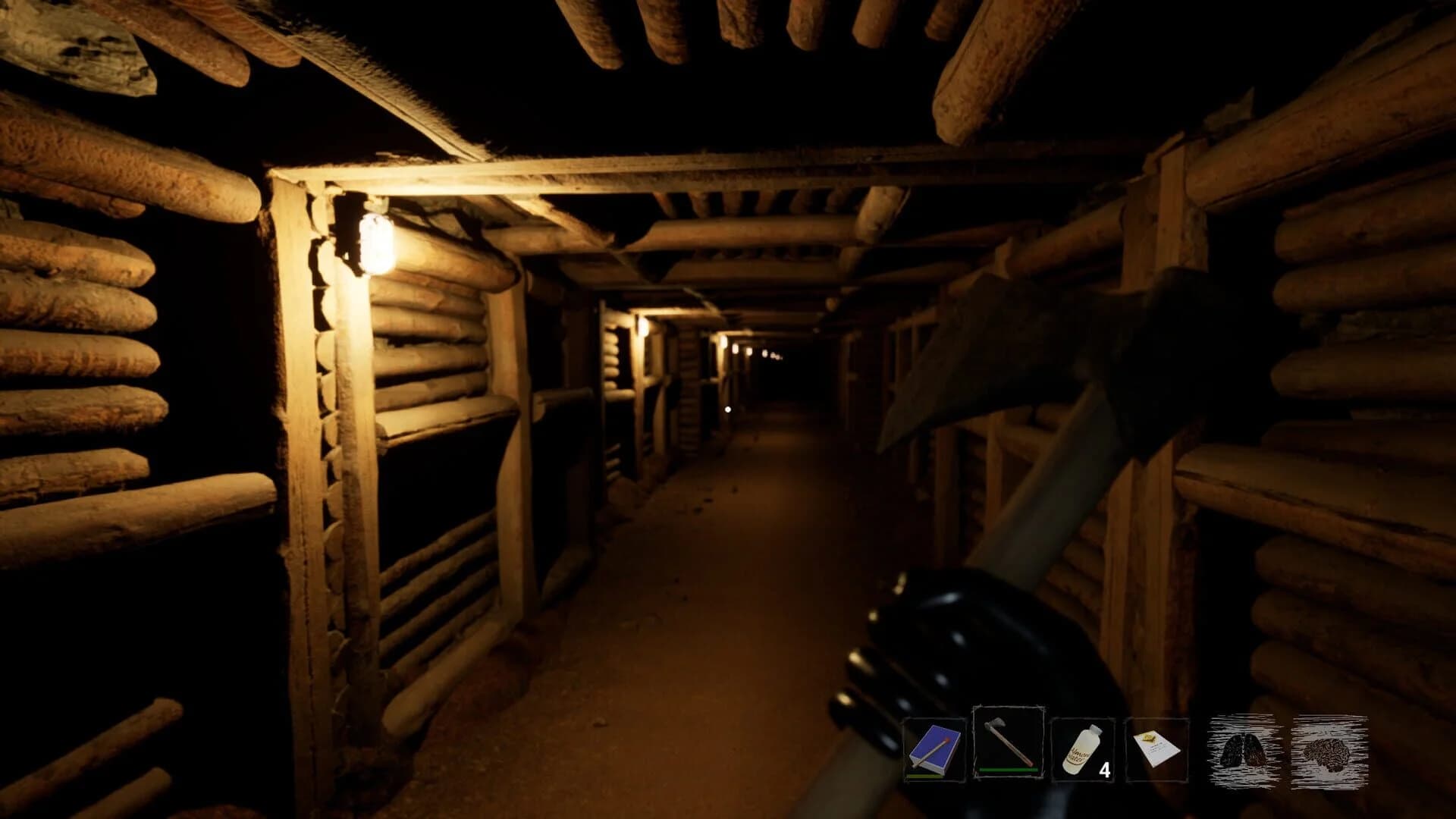Click the matchbox durability bar
This screenshot has width=1456, height=819.
[924, 775]
